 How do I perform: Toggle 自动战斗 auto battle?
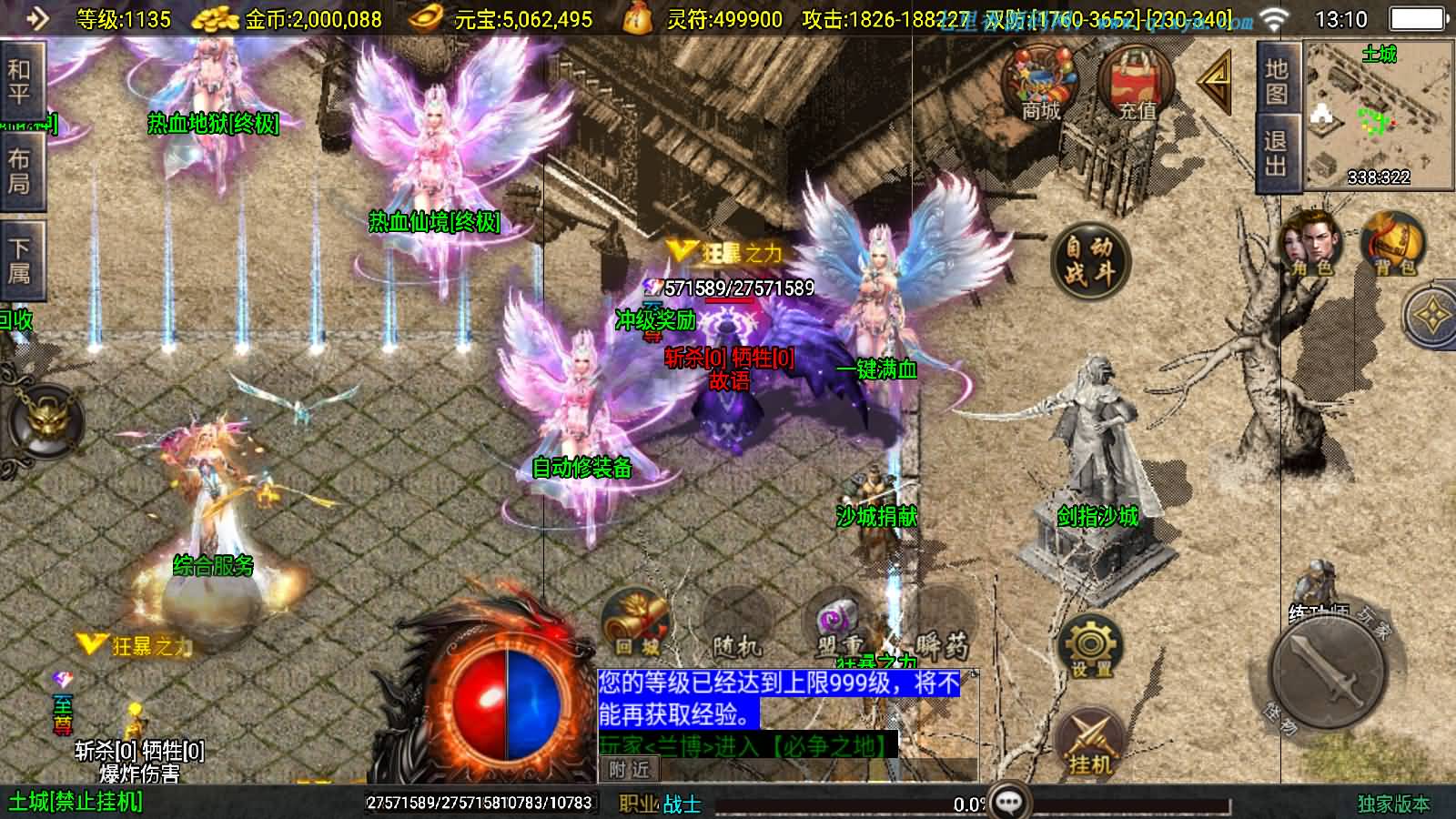pyautogui.click(x=1089, y=260)
